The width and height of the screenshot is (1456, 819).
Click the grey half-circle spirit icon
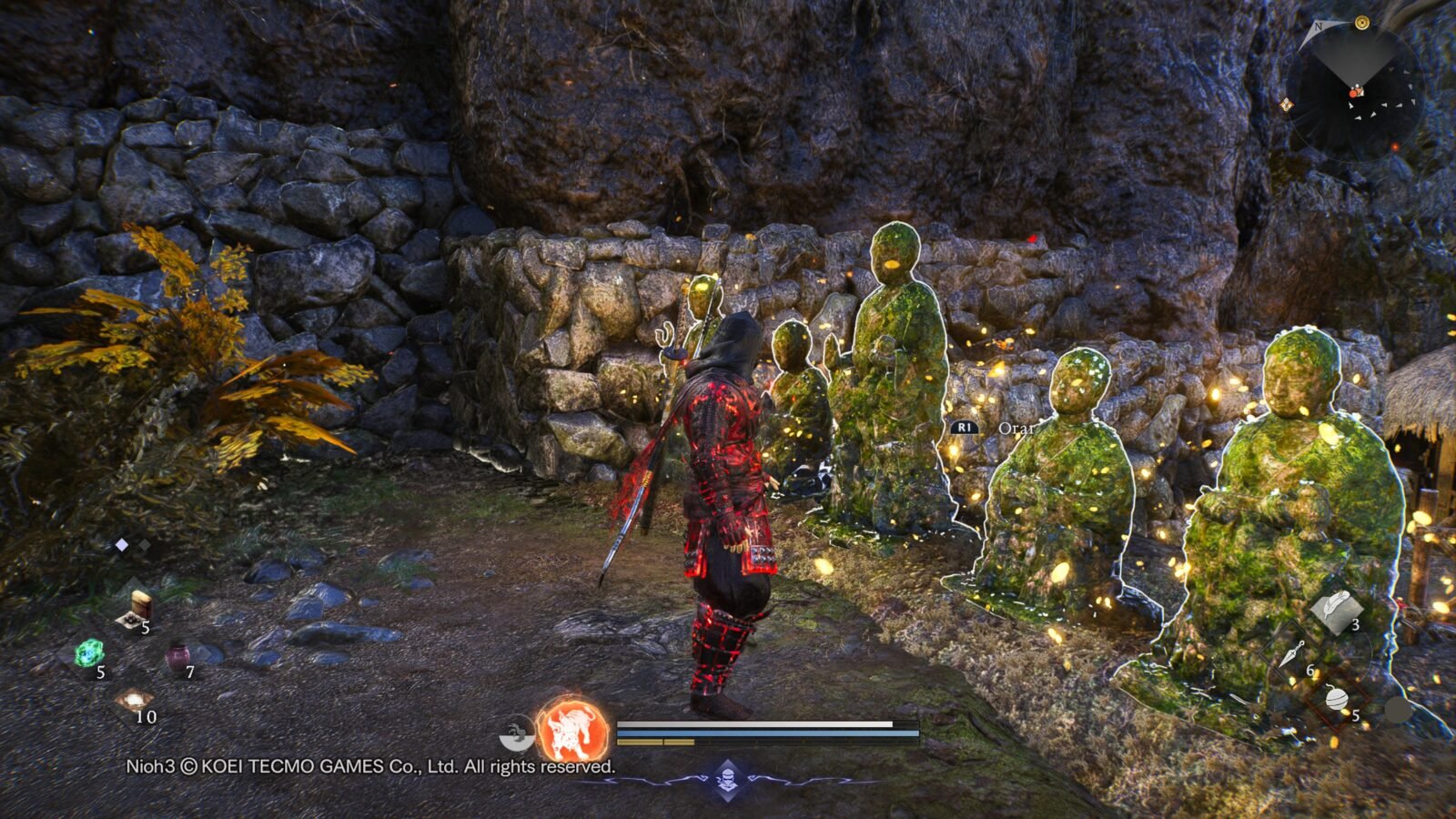point(518,733)
